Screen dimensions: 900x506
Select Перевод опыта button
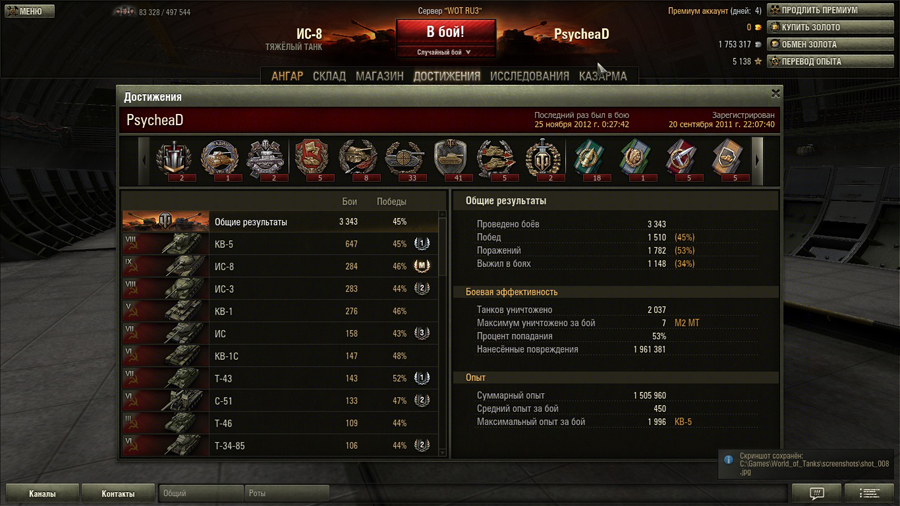(829, 61)
